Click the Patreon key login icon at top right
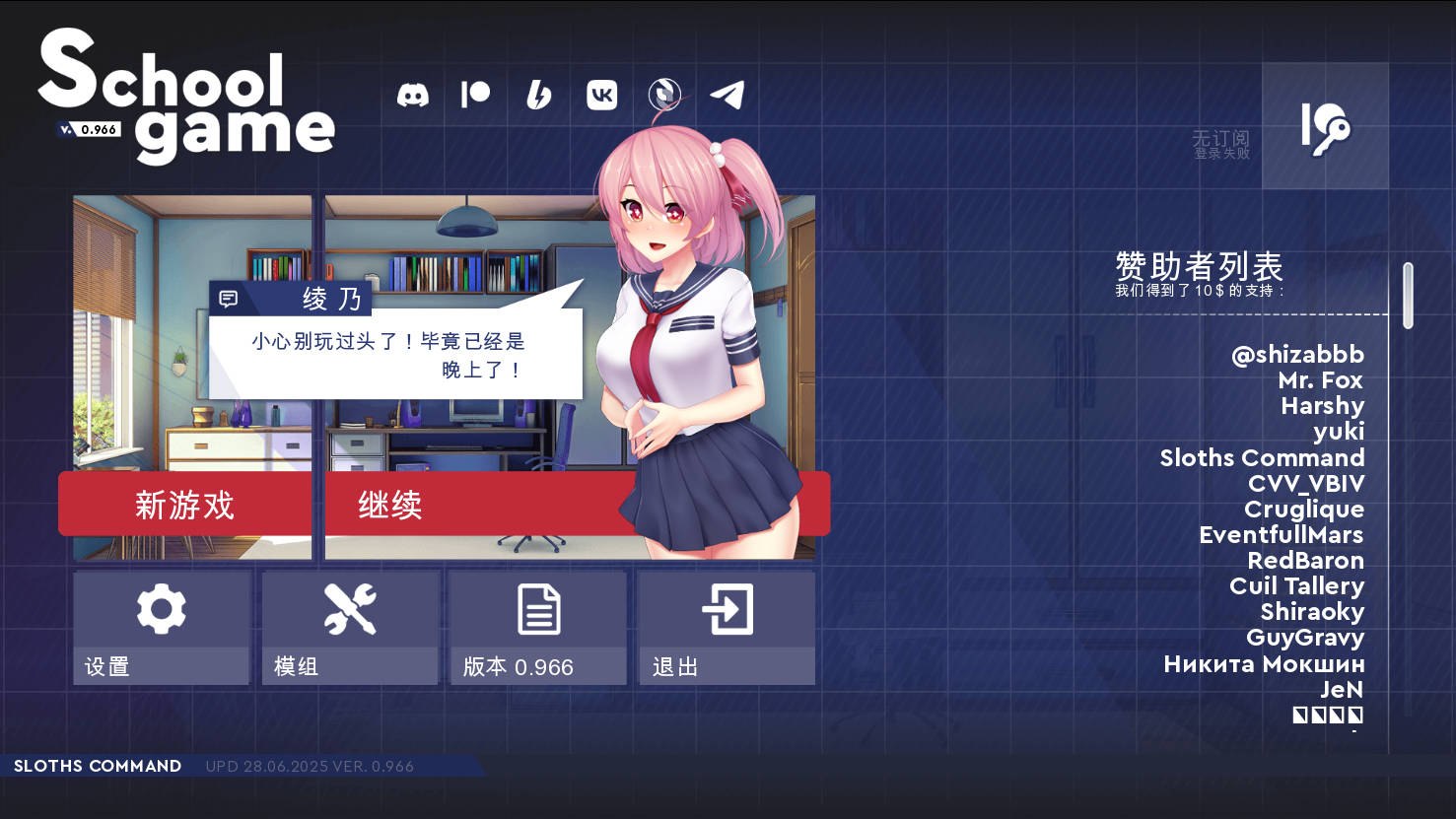1456x819 pixels. tap(1325, 126)
